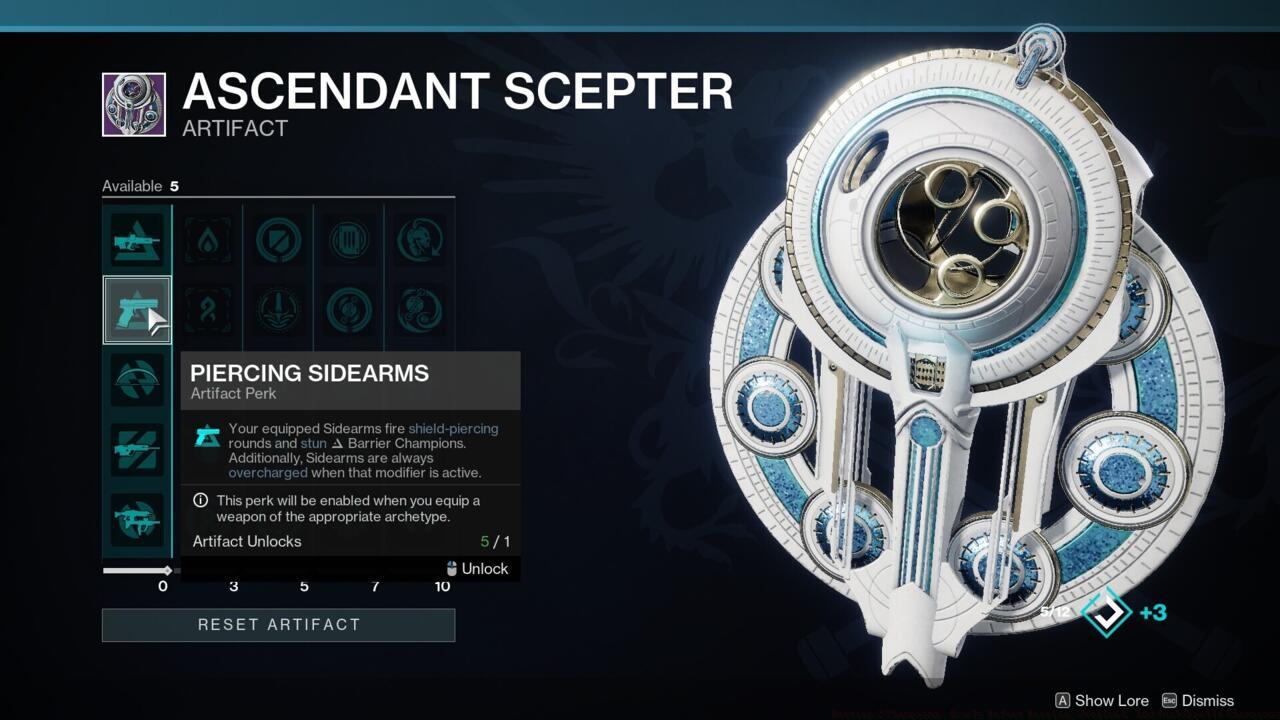Select the Piercing Sidearms perk icon
The image size is (1280, 720).
click(x=137, y=310)
